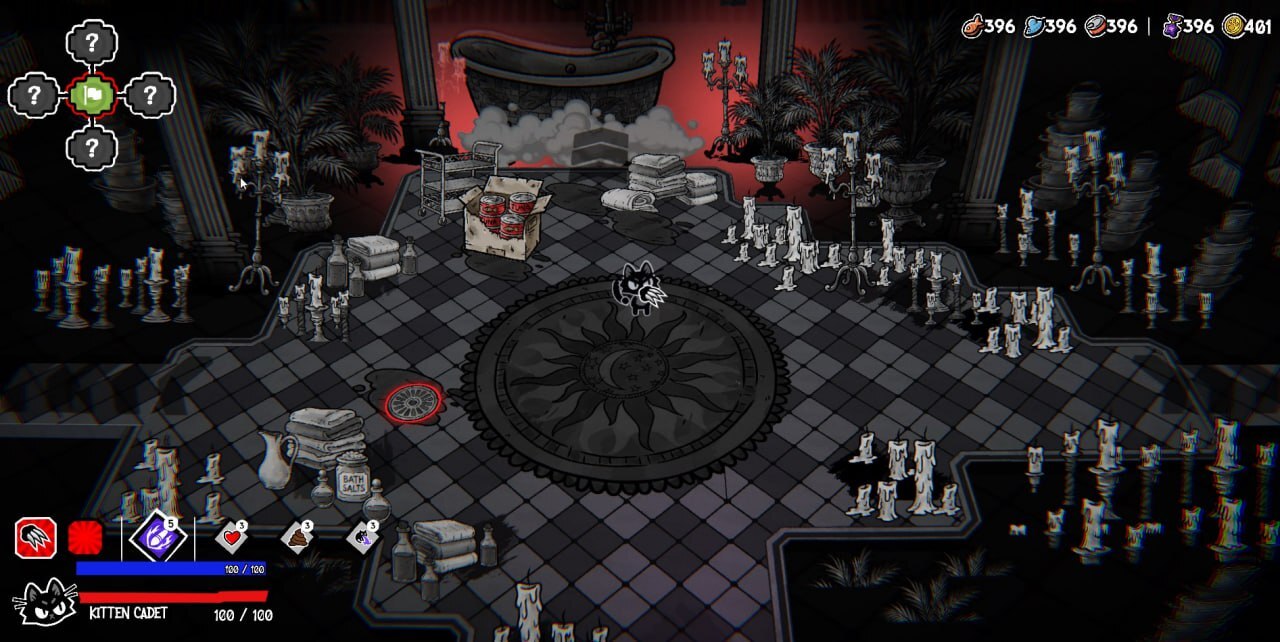Viewport: 1280px width, 642px height.
Task: Trigger the purple dash ability
Action: pyautogui.click(x=158, y=538)
